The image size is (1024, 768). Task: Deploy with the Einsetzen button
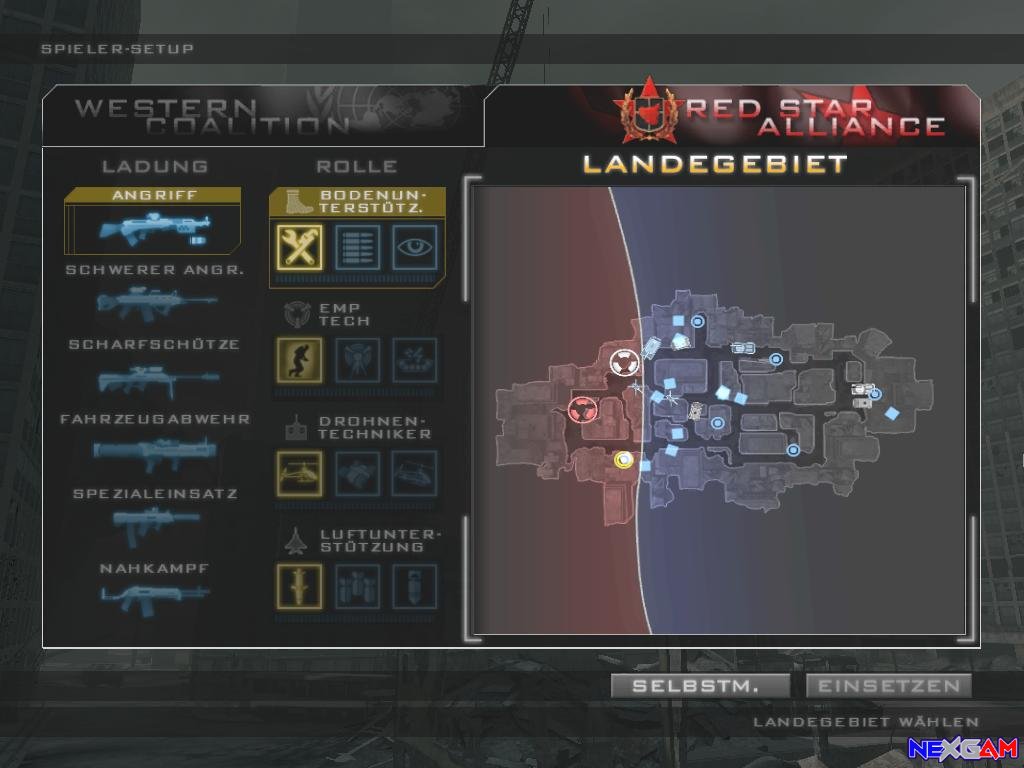click(888, 686)
